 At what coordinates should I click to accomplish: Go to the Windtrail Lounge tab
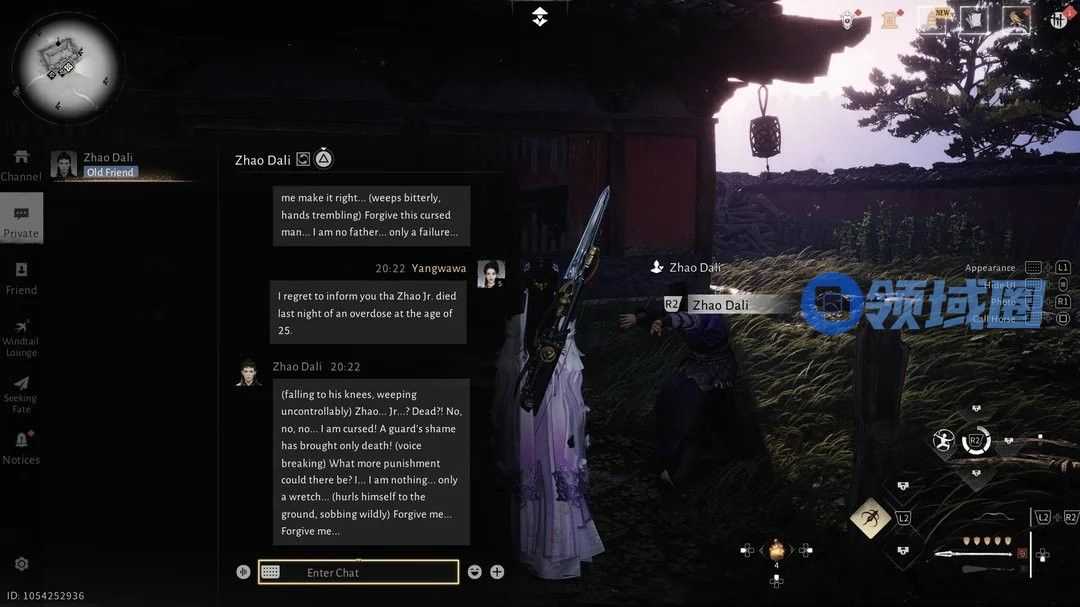(x=21, y=337)
